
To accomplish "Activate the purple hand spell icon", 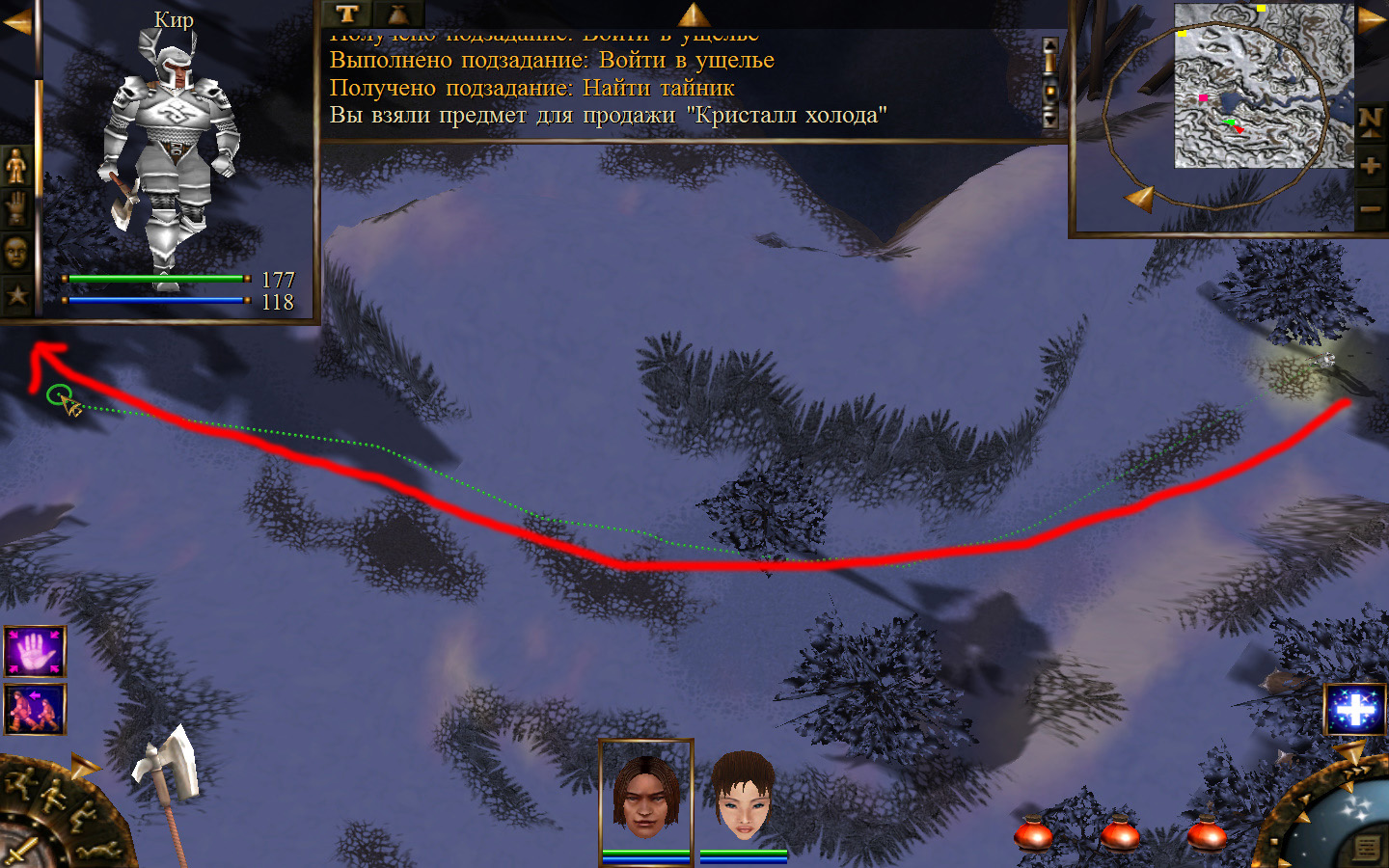I will point(35,652).
